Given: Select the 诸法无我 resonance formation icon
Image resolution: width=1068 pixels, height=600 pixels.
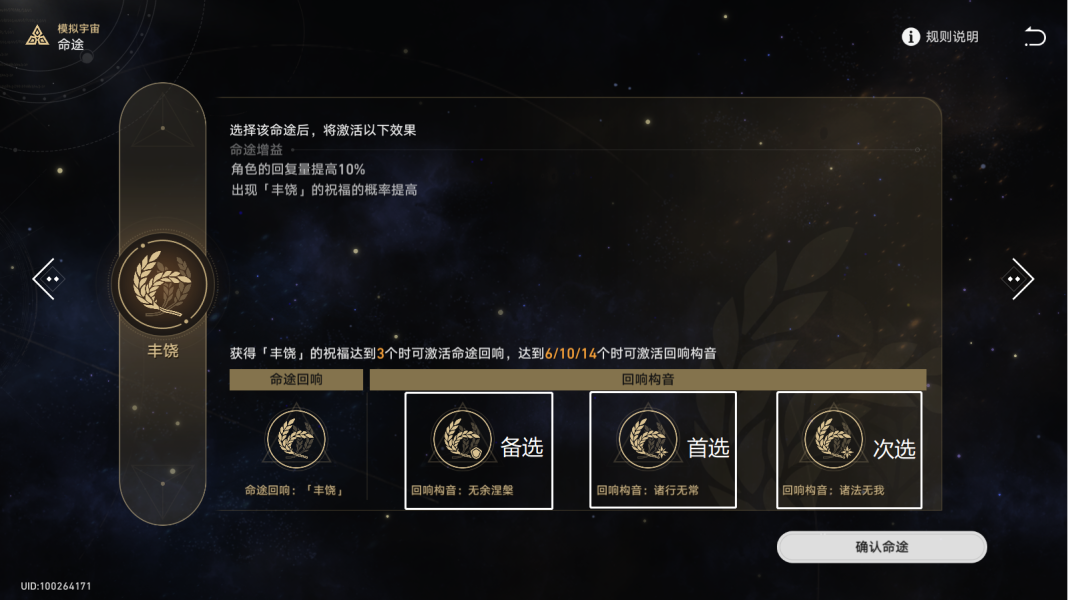Looking at the screenshot, I should tap(834, 439).
